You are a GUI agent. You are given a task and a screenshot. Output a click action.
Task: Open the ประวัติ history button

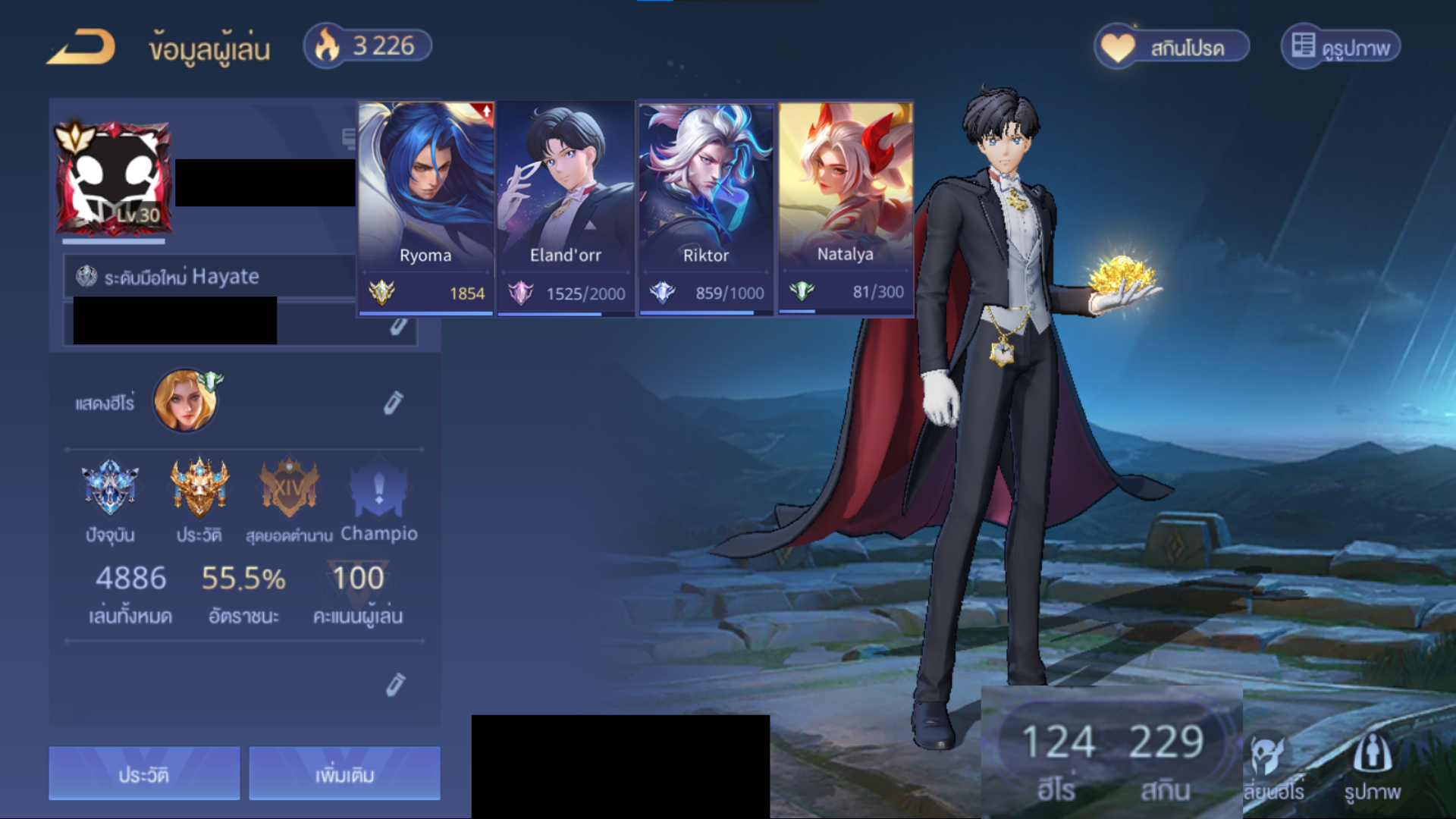144,773
